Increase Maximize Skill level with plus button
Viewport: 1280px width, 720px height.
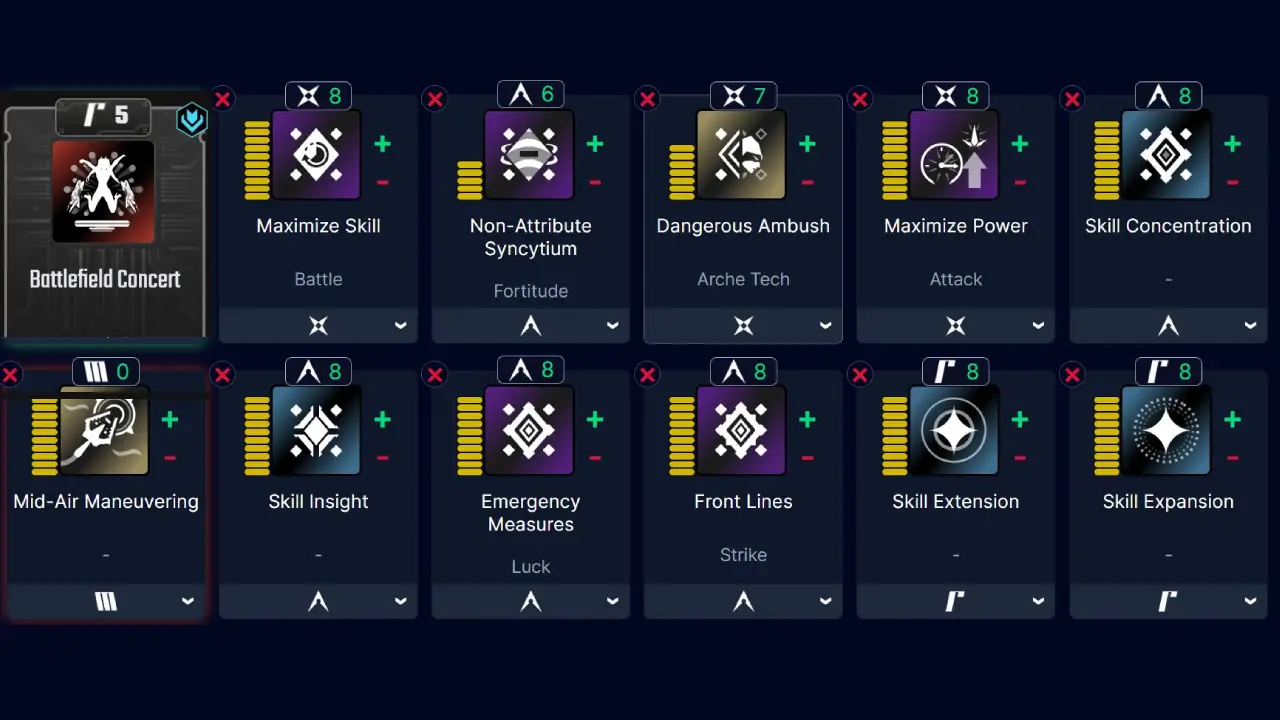382,144
